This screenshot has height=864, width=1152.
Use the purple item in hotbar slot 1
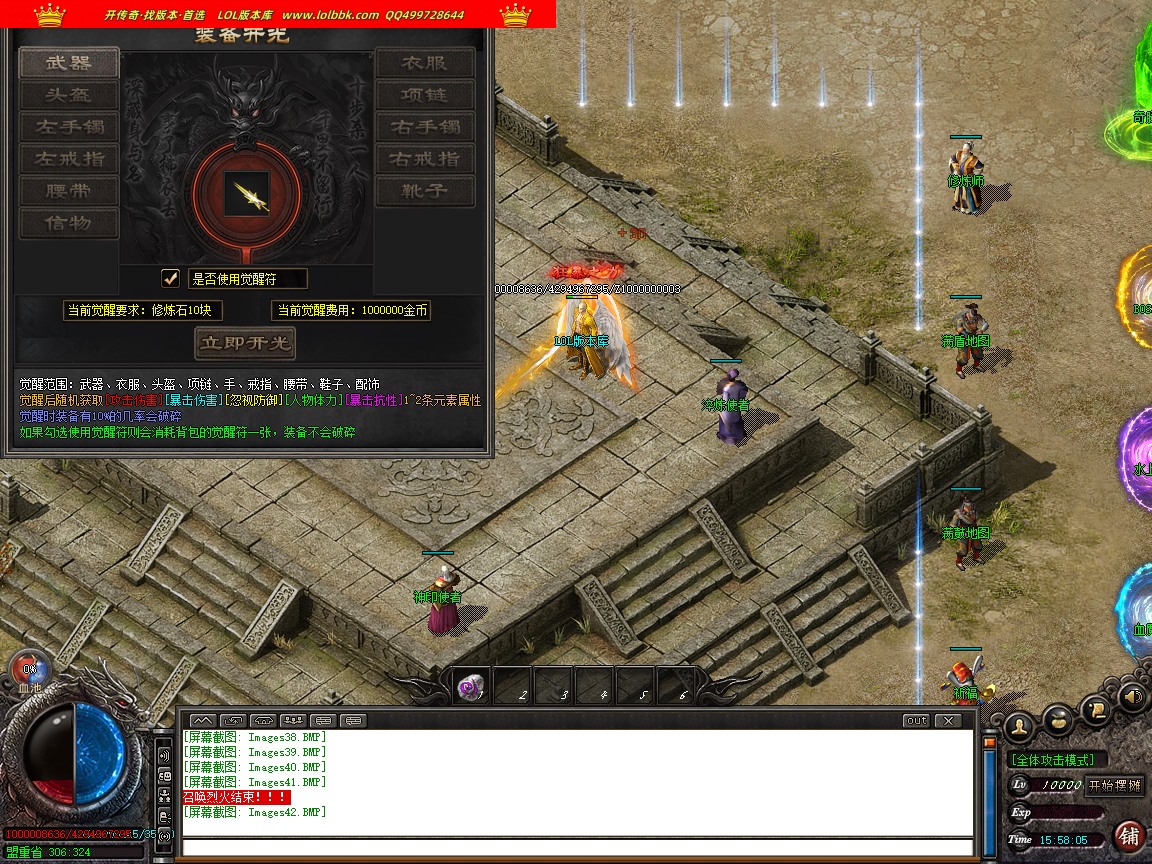point(471,687)
